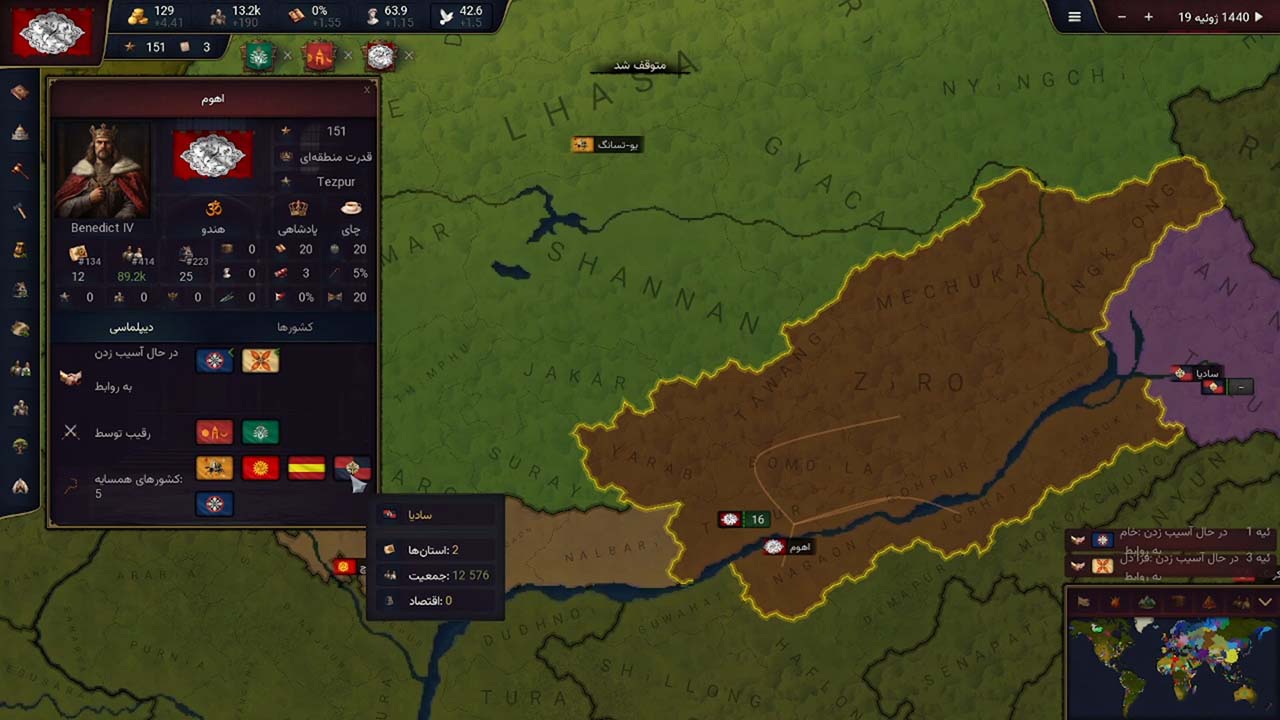Click plus to increase game speed

tap(1149, 17)
